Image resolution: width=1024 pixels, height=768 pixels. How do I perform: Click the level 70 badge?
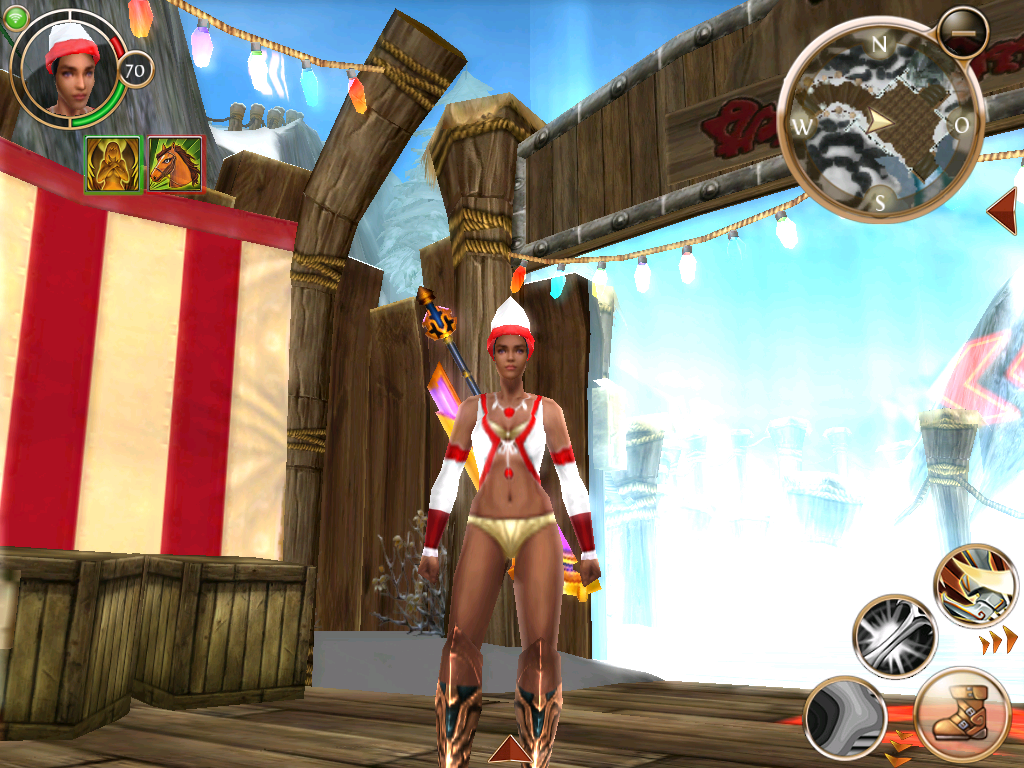tap(135, 71)
